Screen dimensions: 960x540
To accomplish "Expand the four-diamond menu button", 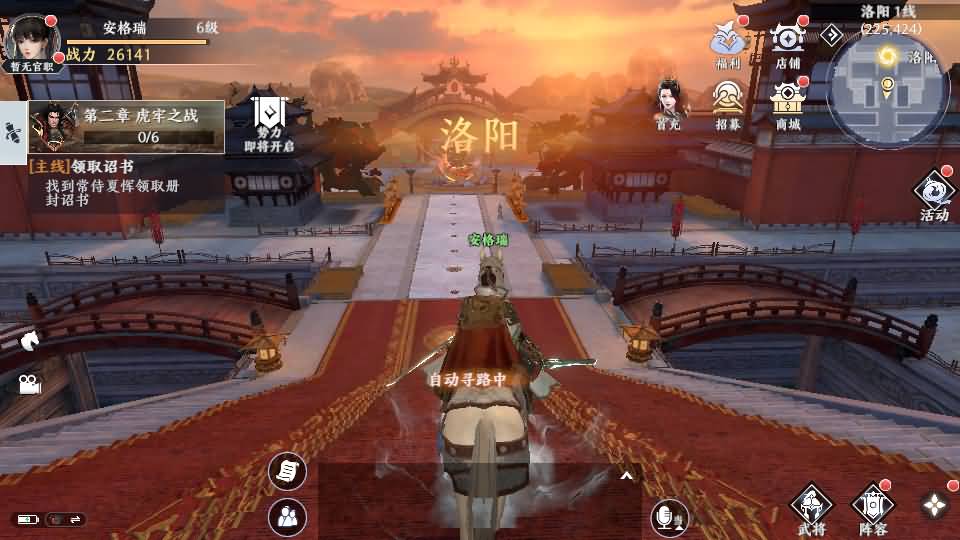I will coord(934,505).
